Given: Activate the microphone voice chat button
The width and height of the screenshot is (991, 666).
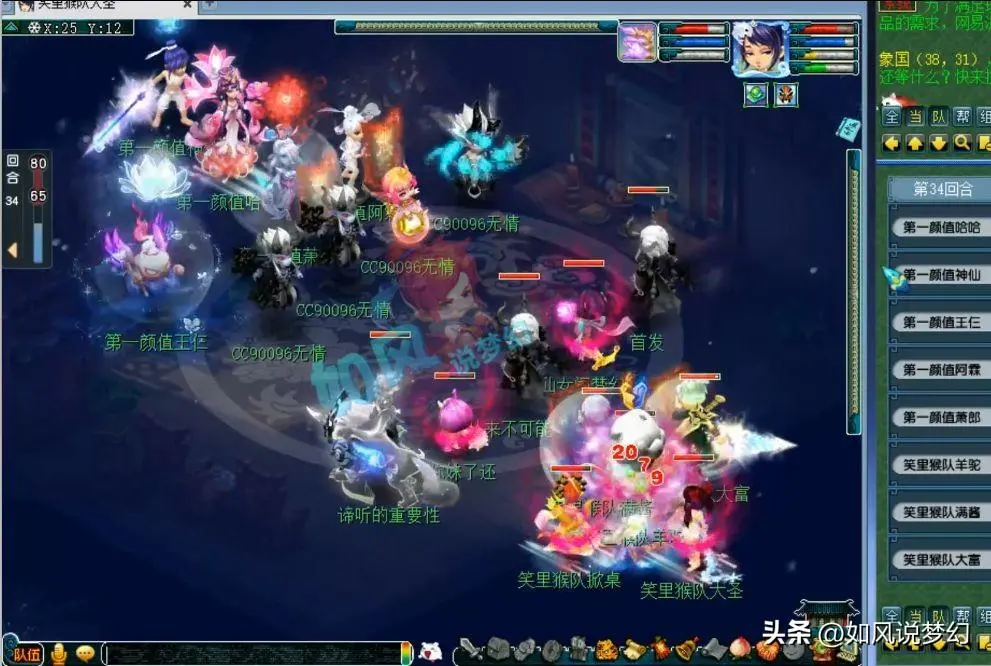Looking at the screenshot, I should click(x=59, y=654).
